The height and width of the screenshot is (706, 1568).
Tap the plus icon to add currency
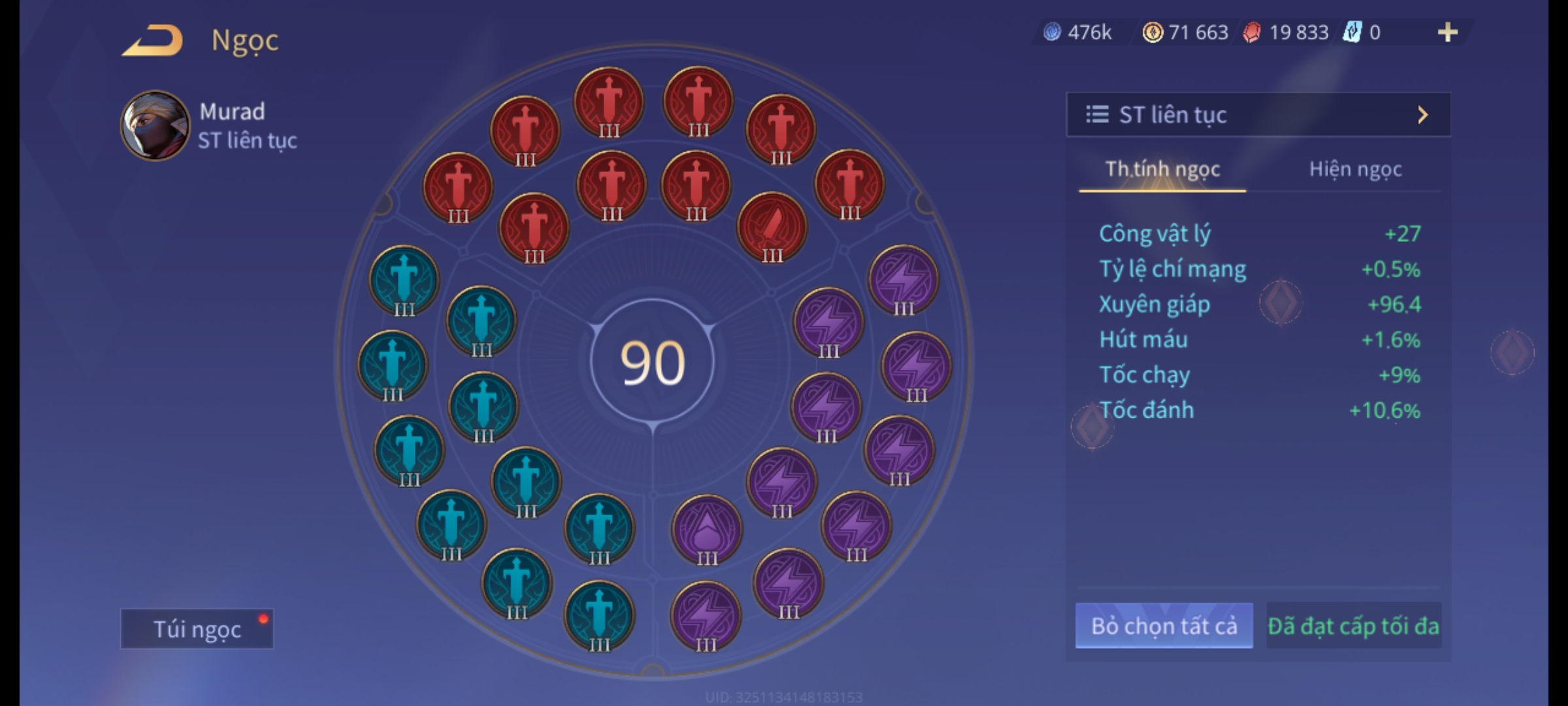1447,32
